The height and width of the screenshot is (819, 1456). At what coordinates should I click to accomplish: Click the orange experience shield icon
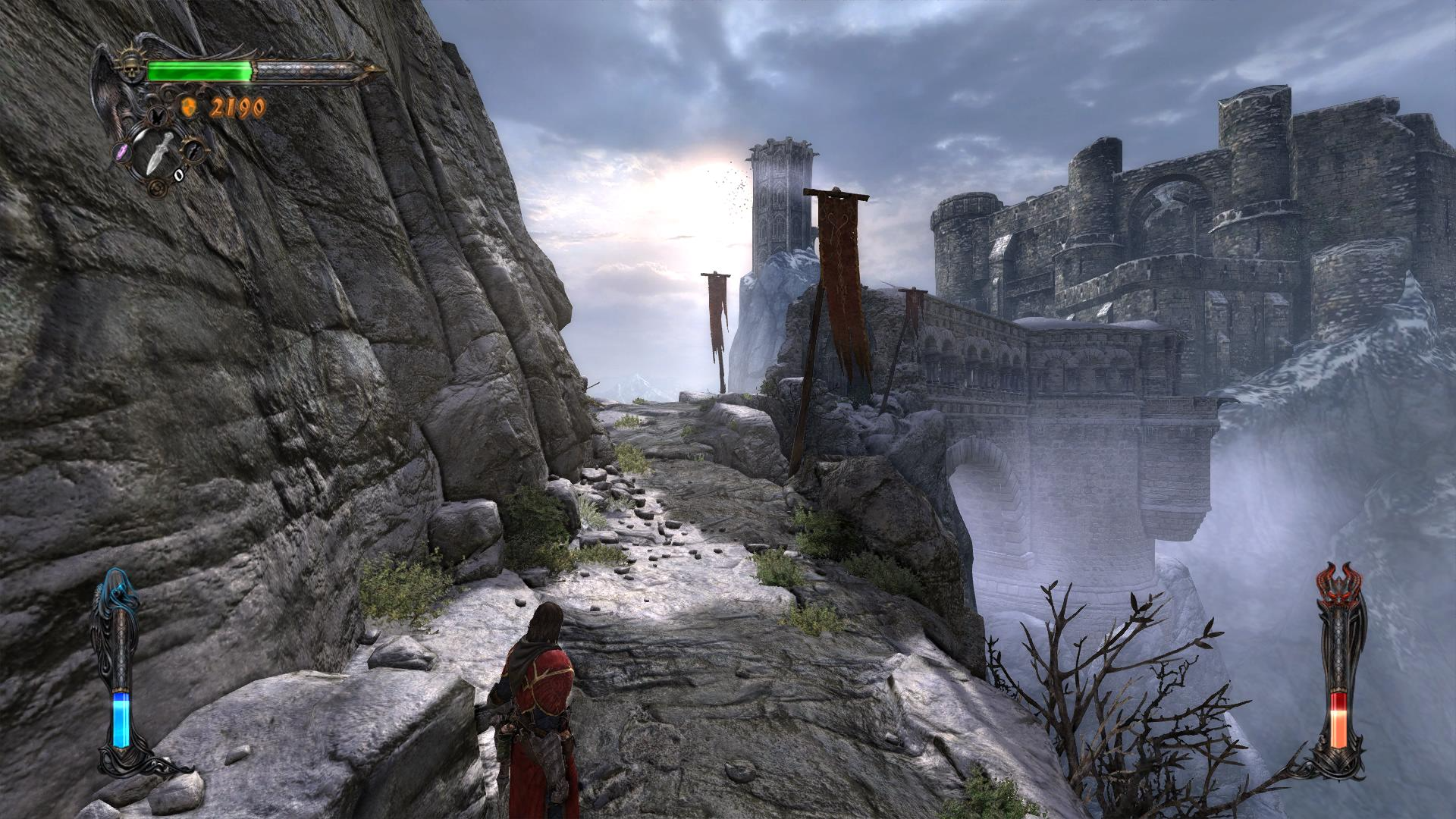(187, 108)
